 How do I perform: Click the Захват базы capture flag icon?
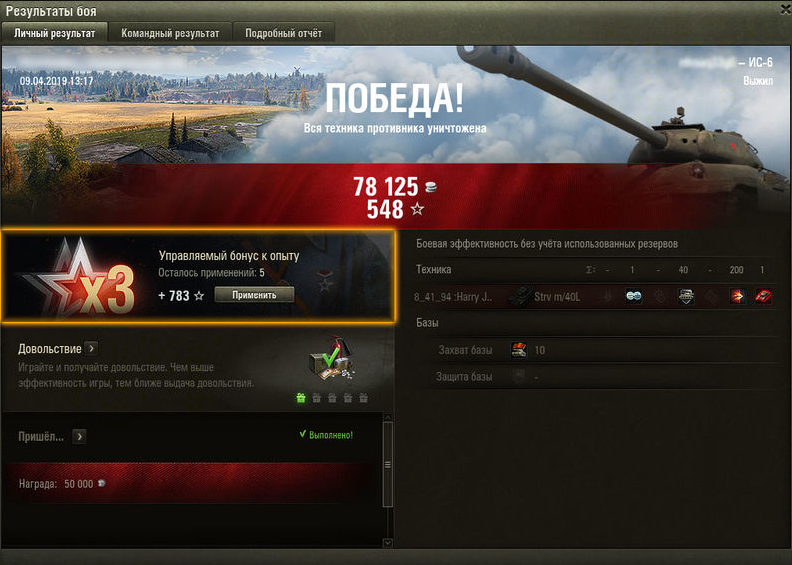519,350
